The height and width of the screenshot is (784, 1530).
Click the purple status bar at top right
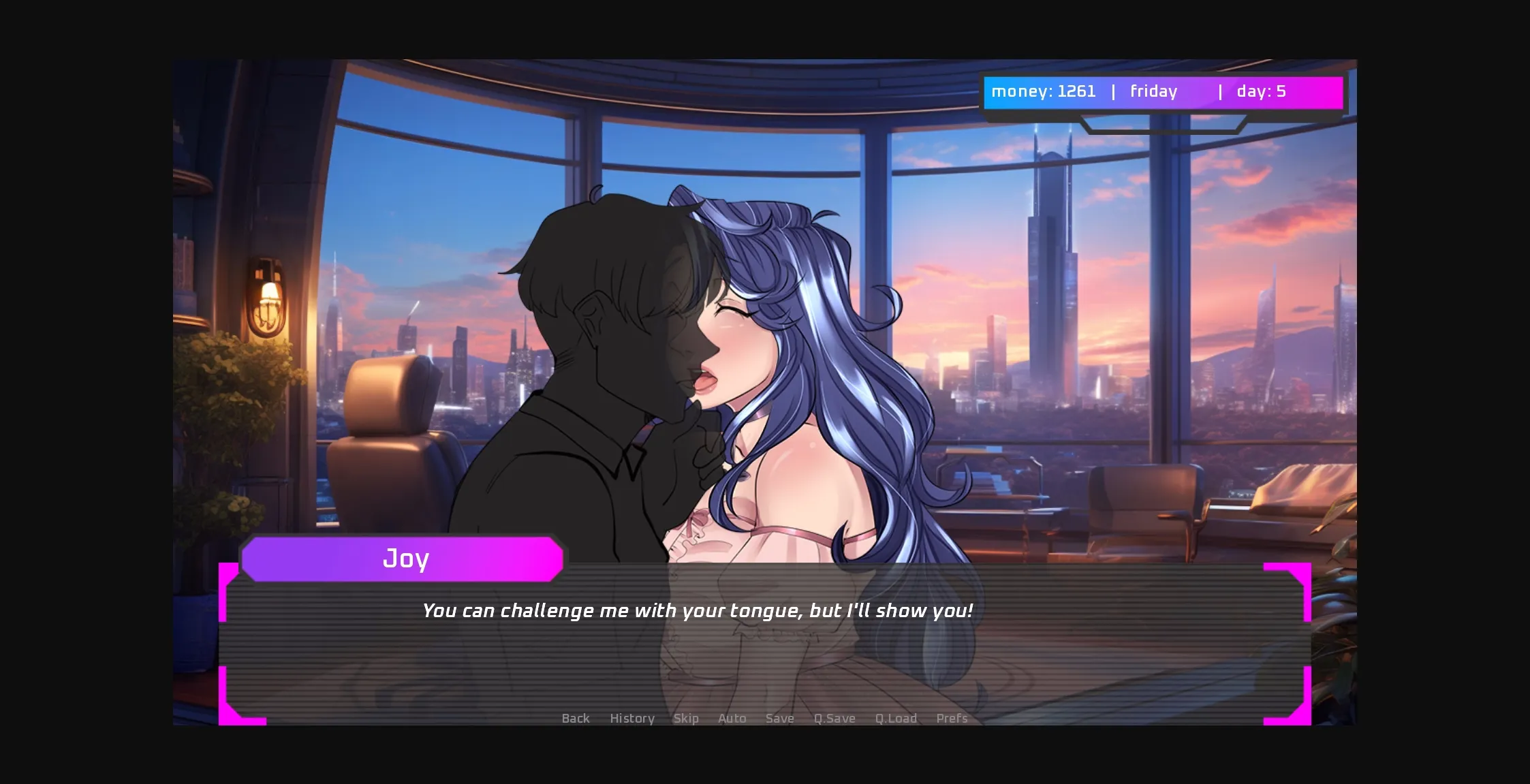coord(1163,92)
